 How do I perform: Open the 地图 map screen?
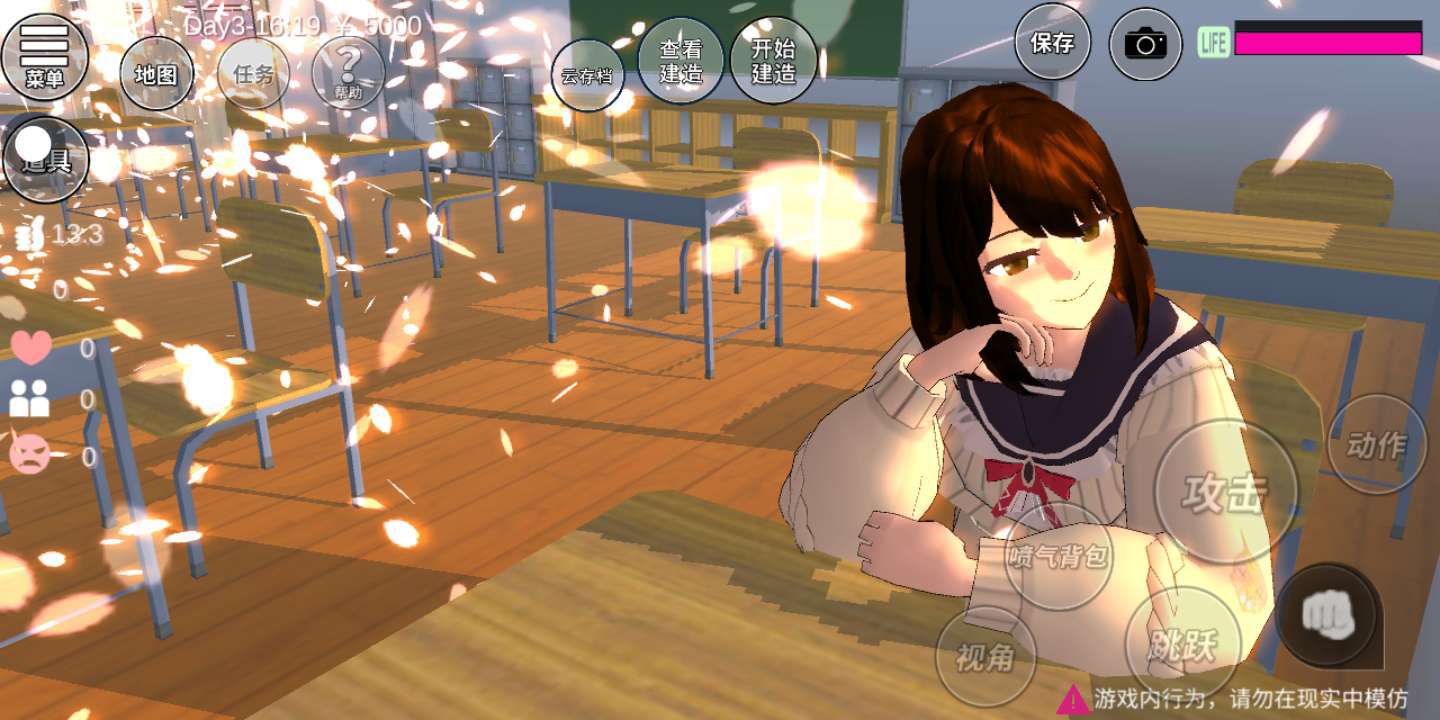pyautogui.click(x=156, y=74)
